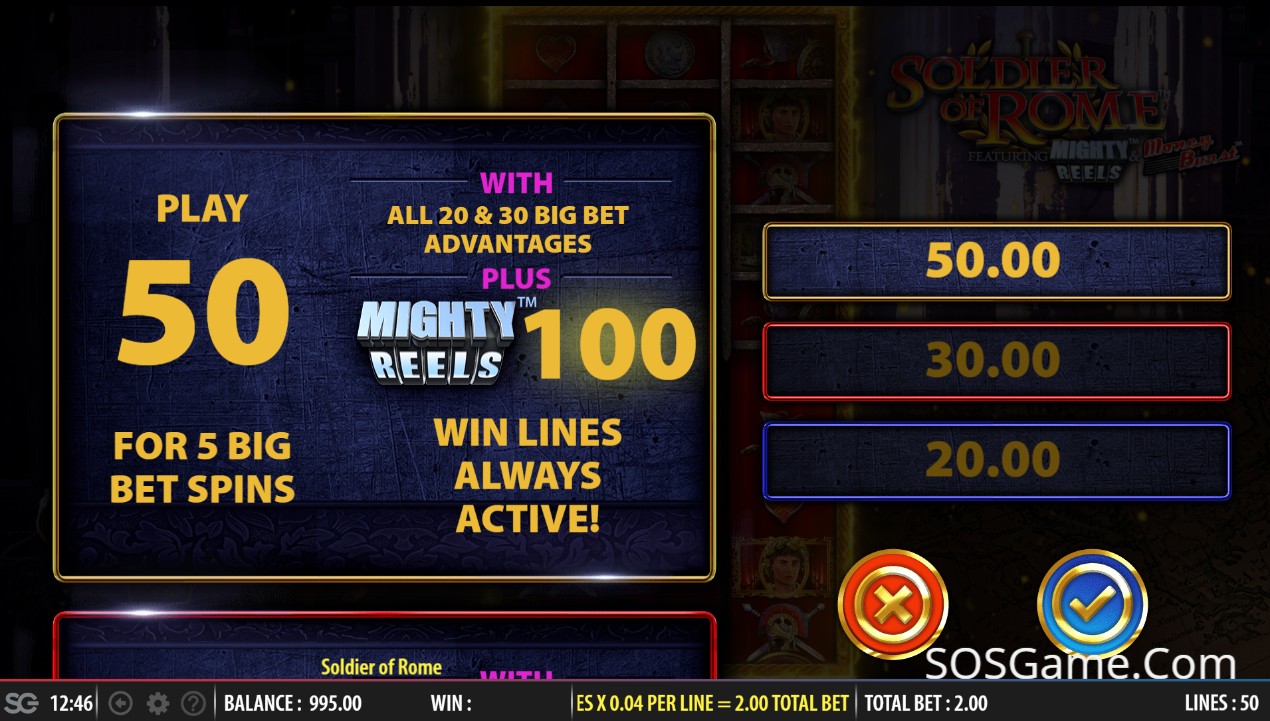Cancel with the red X button
This screenshot has width=1270, height=721.
click(892, 604)
